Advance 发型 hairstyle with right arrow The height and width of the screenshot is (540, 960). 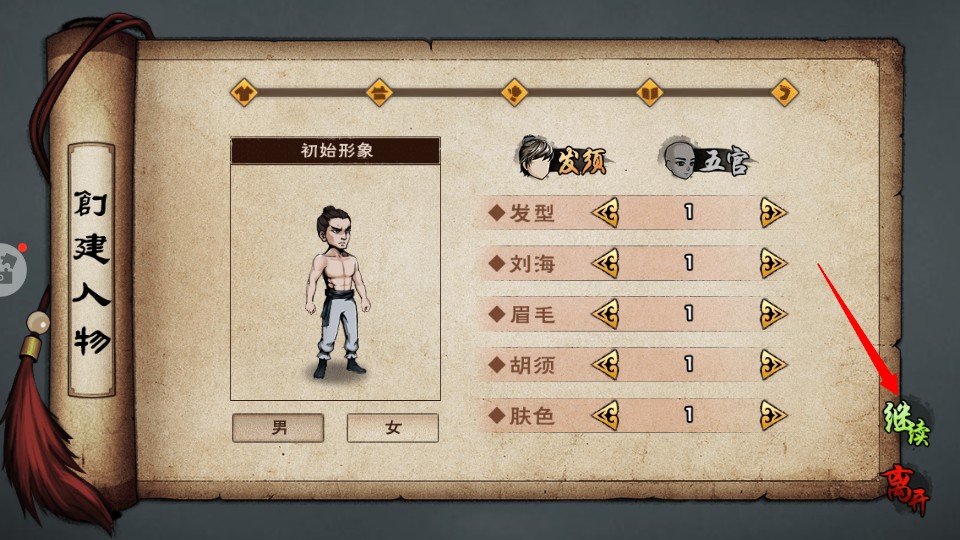[x=773, y=213]
